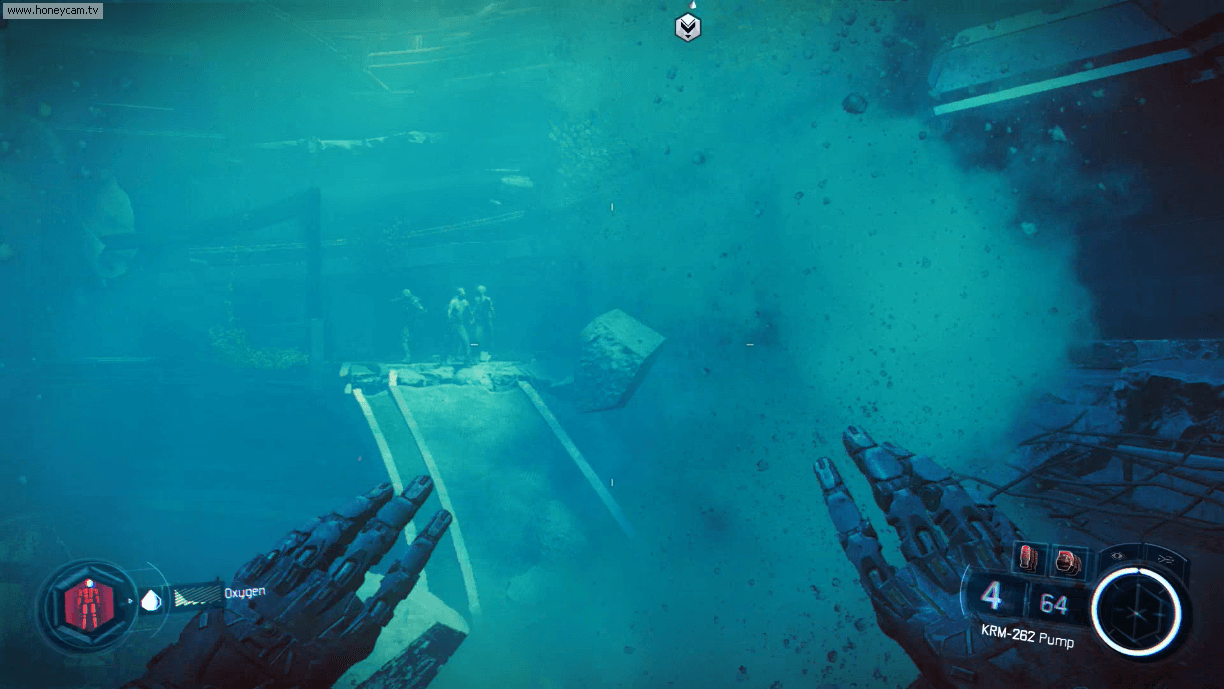1224x689 pixels.
Task: Toggle the eye icon above the circular gauge
Action: click(1119, 555)
